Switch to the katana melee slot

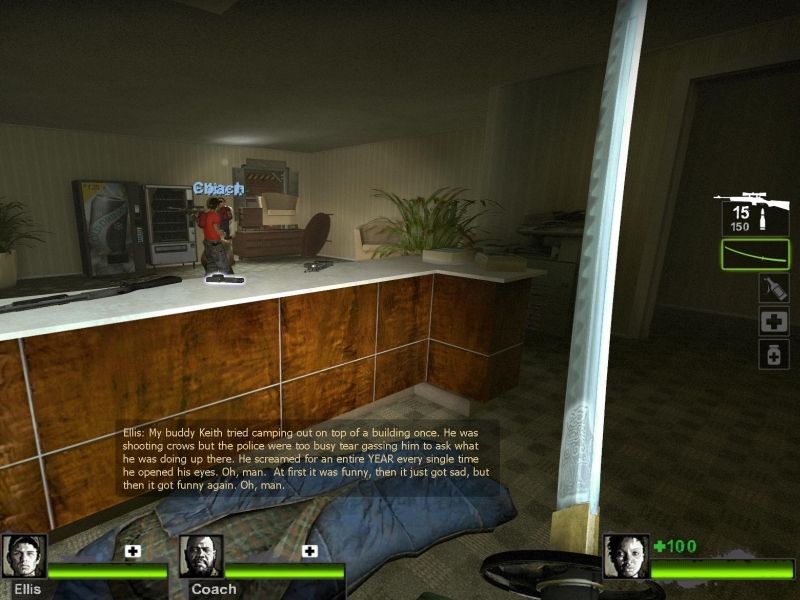point(755,254)
